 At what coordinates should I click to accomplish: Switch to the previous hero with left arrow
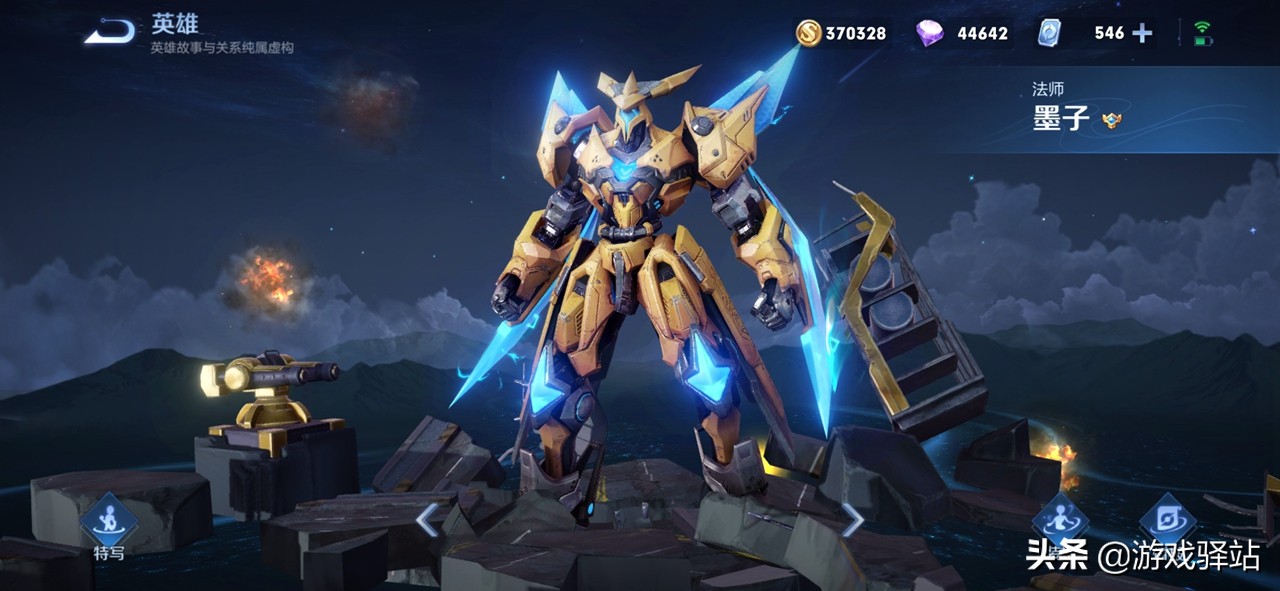(427, 520)
